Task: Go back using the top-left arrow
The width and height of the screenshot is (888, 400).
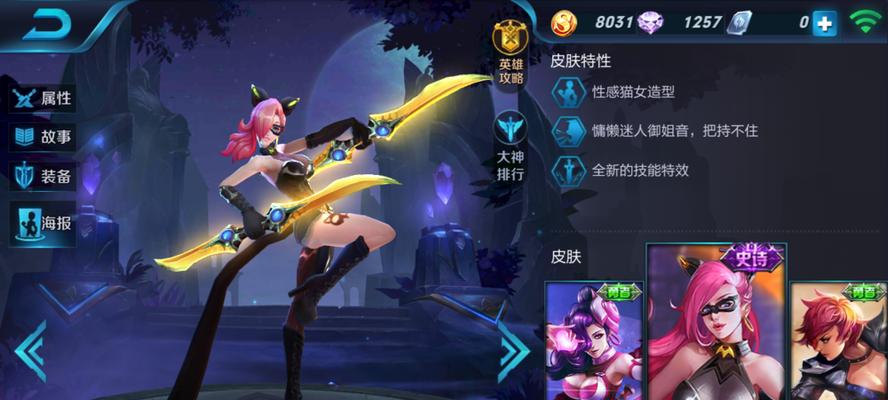Action: click(47, 28)
